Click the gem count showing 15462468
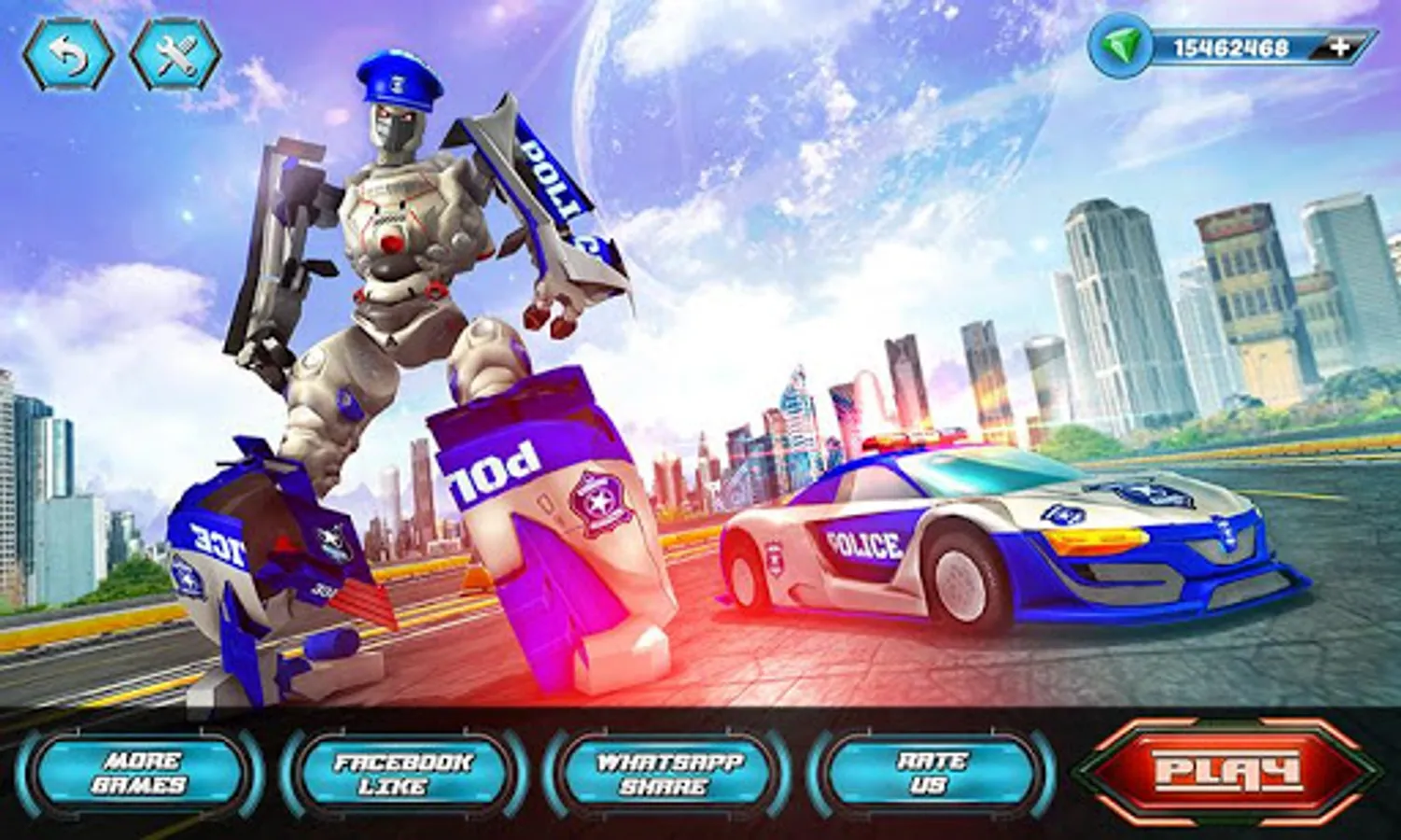The width and height of the screenshot is (1401, 840). [x=1232, y=47]
